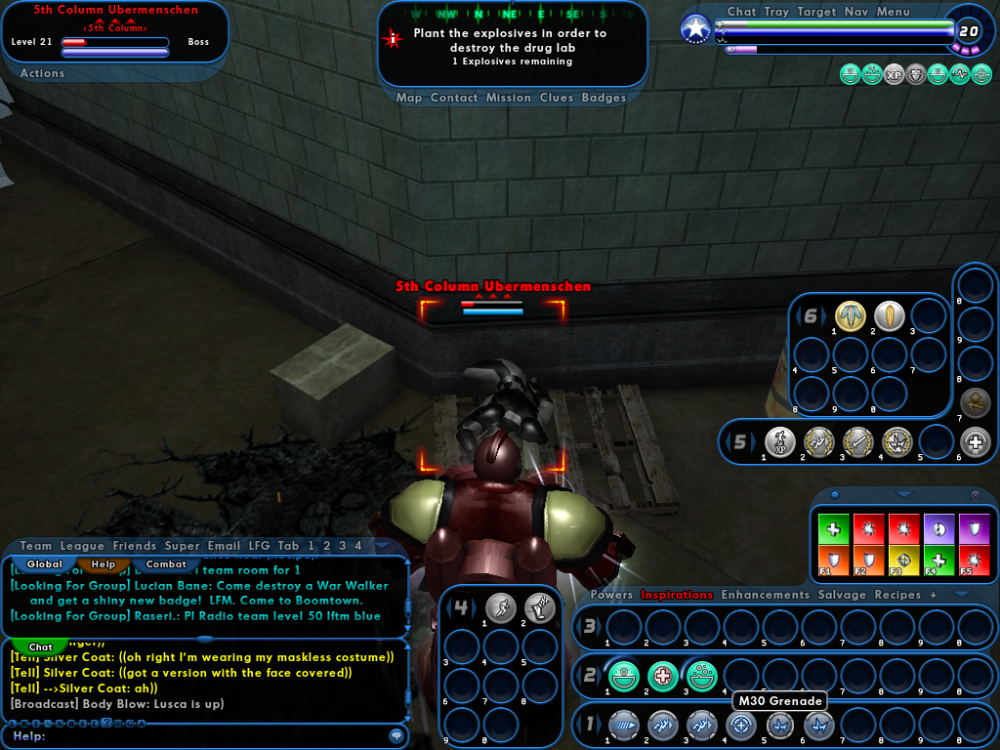
Task: Show the Salvage inventory
Action: tap(842, 595)
